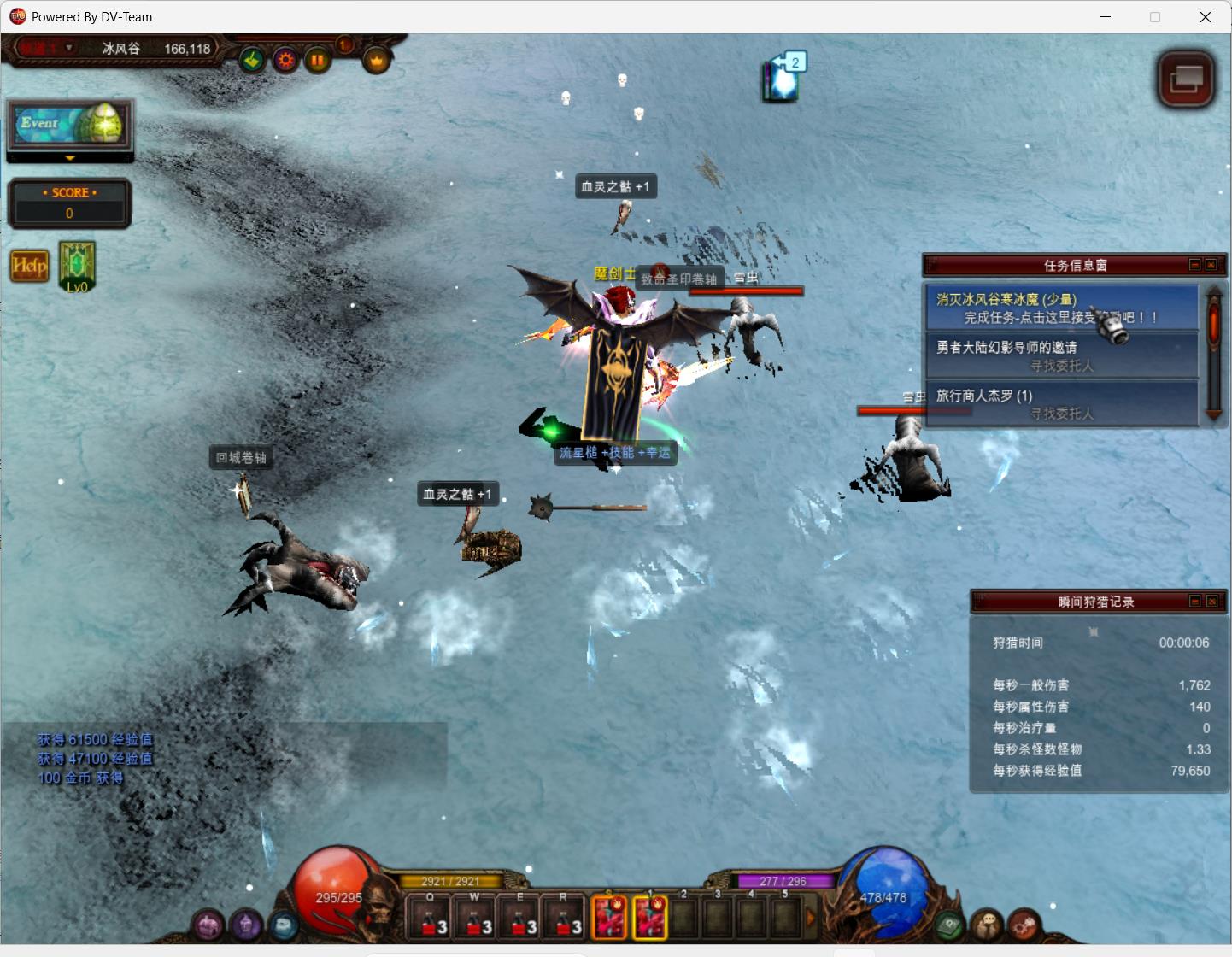Expand the skill bar with the orange arrow
The height and width of the screenshot is (957, 1232).
click(x=811, y=919)
